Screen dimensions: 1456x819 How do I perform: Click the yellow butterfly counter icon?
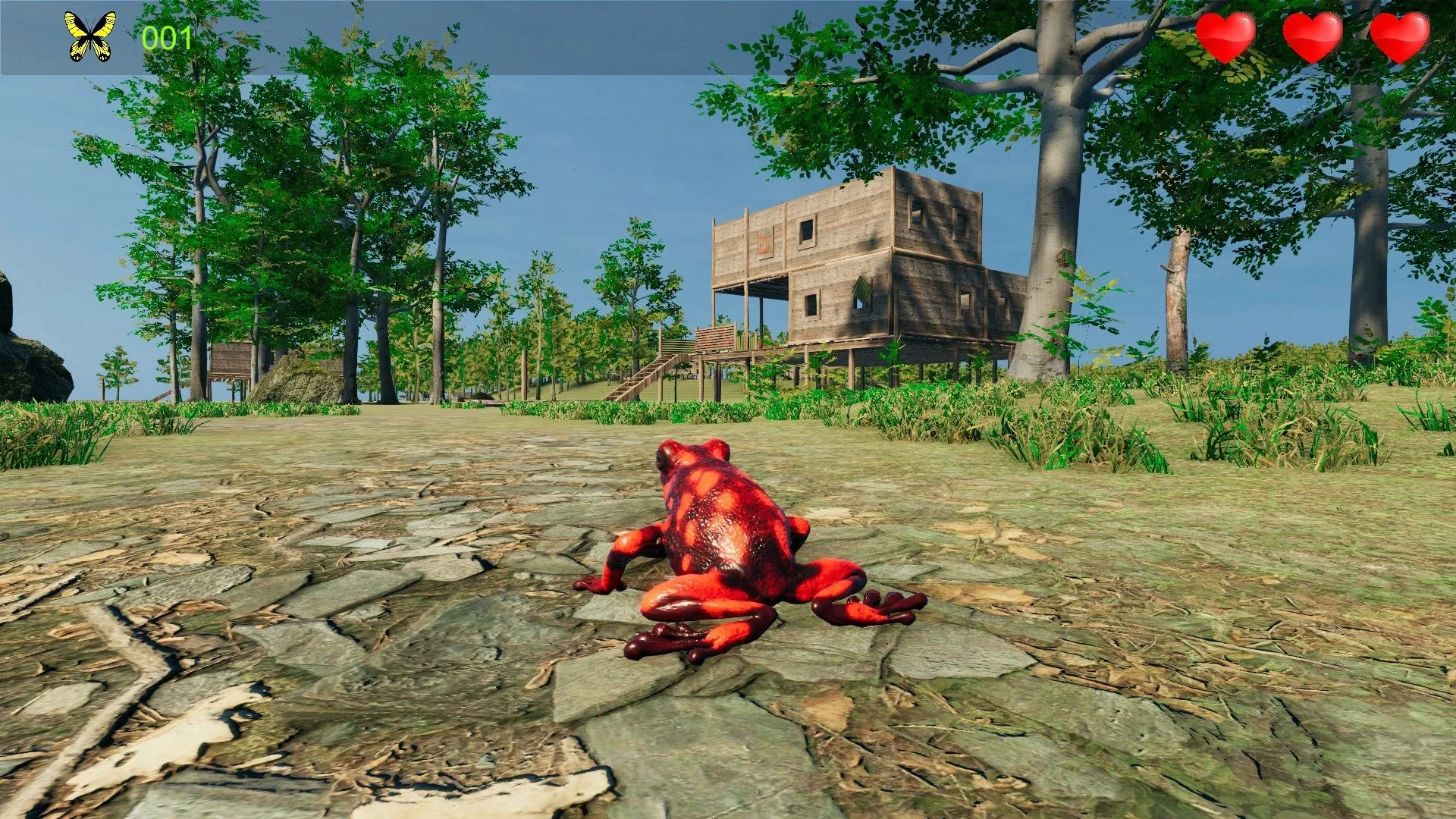[89, 34]
